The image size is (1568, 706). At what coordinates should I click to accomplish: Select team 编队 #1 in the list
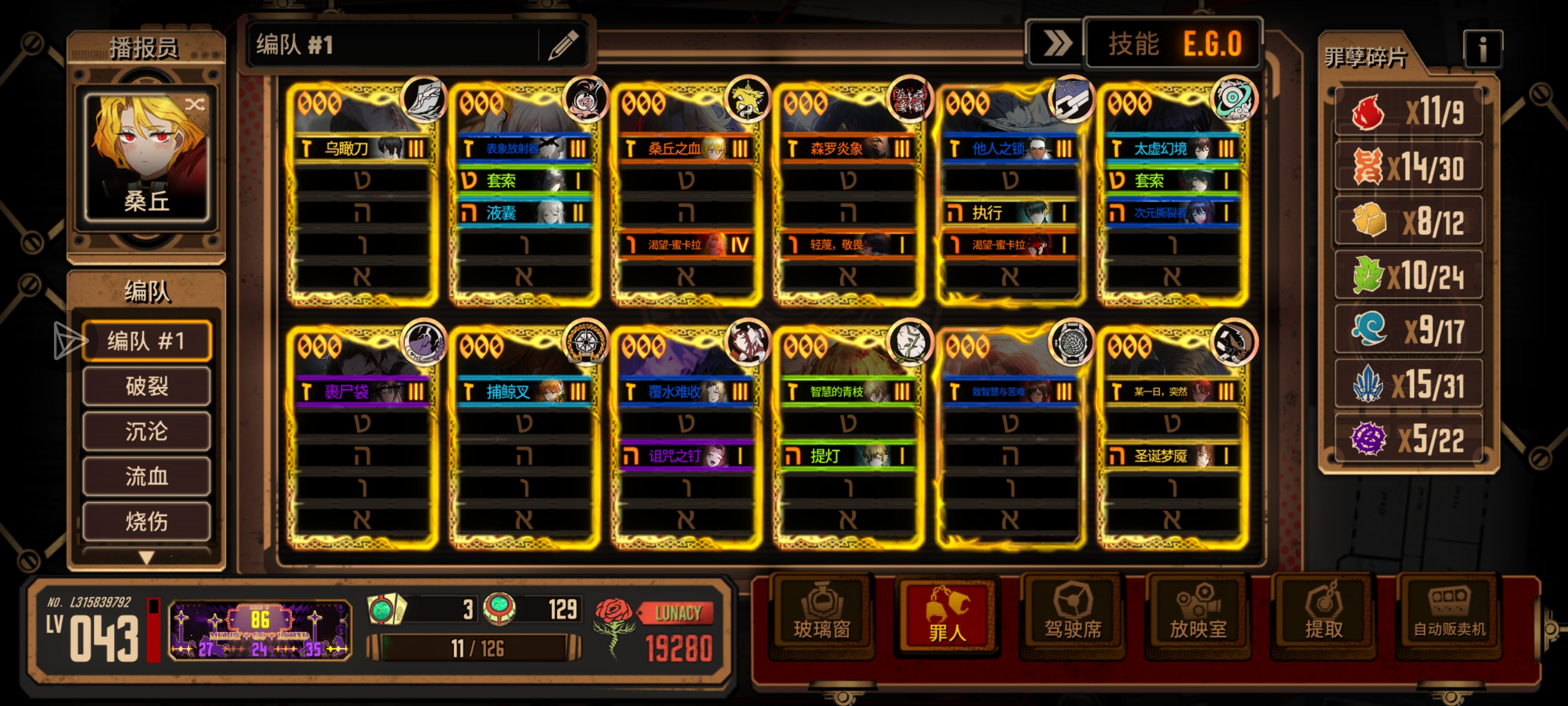(147, 341)
